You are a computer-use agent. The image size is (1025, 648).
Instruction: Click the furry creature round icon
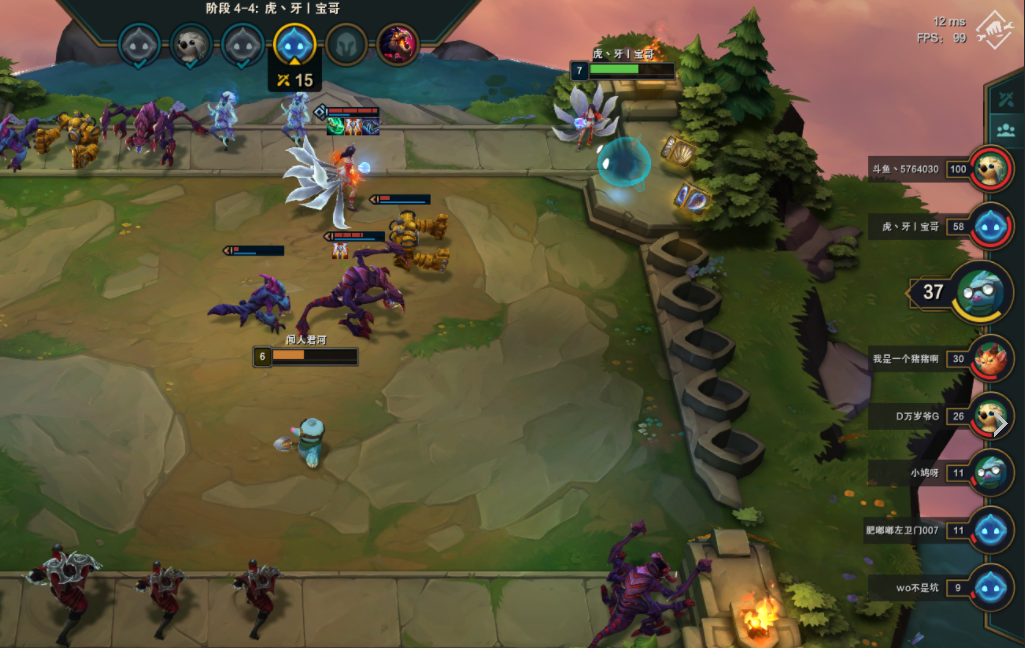click(190, 45)
